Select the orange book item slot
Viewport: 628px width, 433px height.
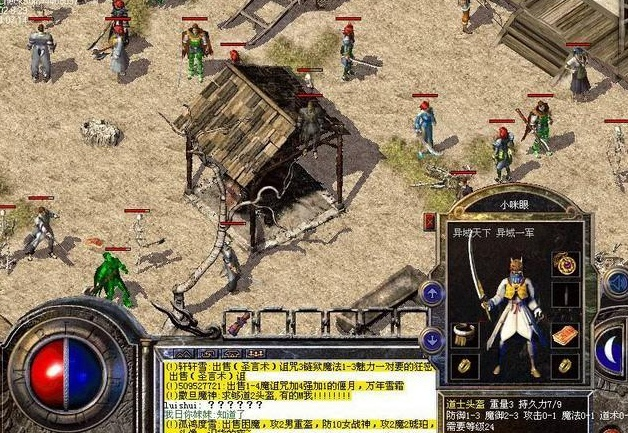(566, 334)
